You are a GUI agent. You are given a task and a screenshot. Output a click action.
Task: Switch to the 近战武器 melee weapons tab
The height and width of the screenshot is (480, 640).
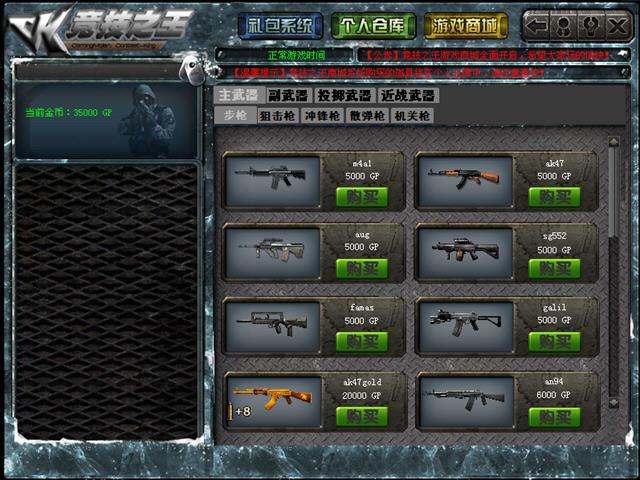tap(408, 95)
